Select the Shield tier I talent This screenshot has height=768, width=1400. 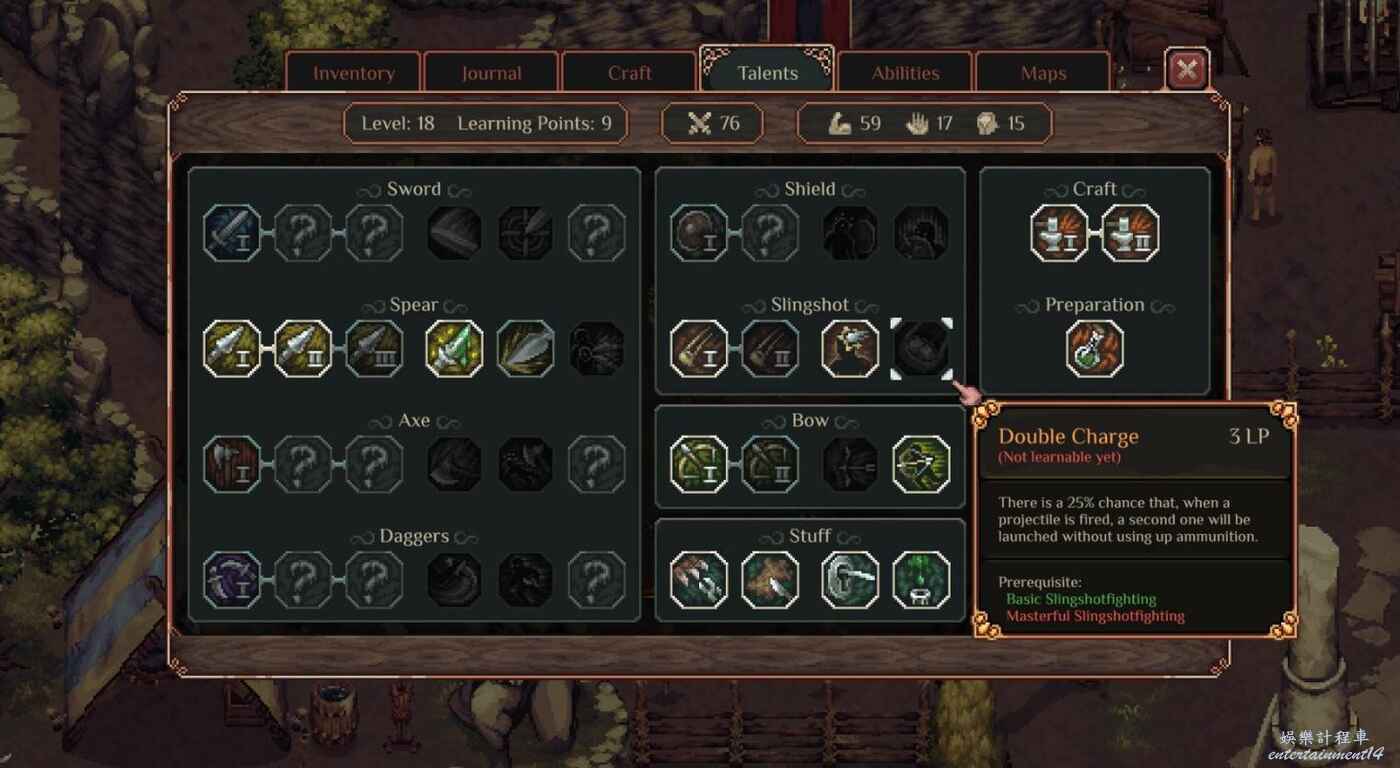click(x=699, y=233)
